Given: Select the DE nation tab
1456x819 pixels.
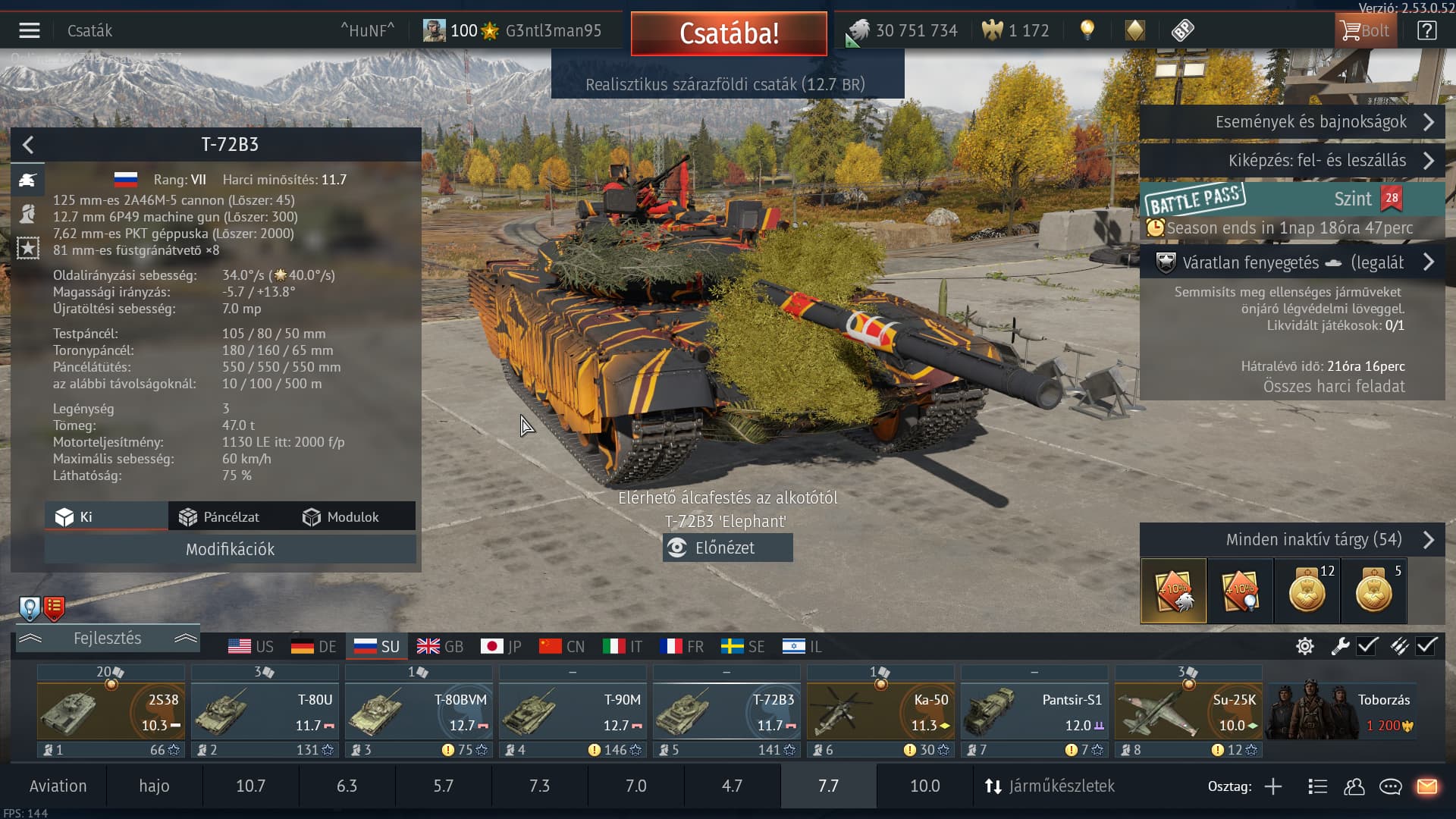Looking at the screenshot, I should (314, 647).
